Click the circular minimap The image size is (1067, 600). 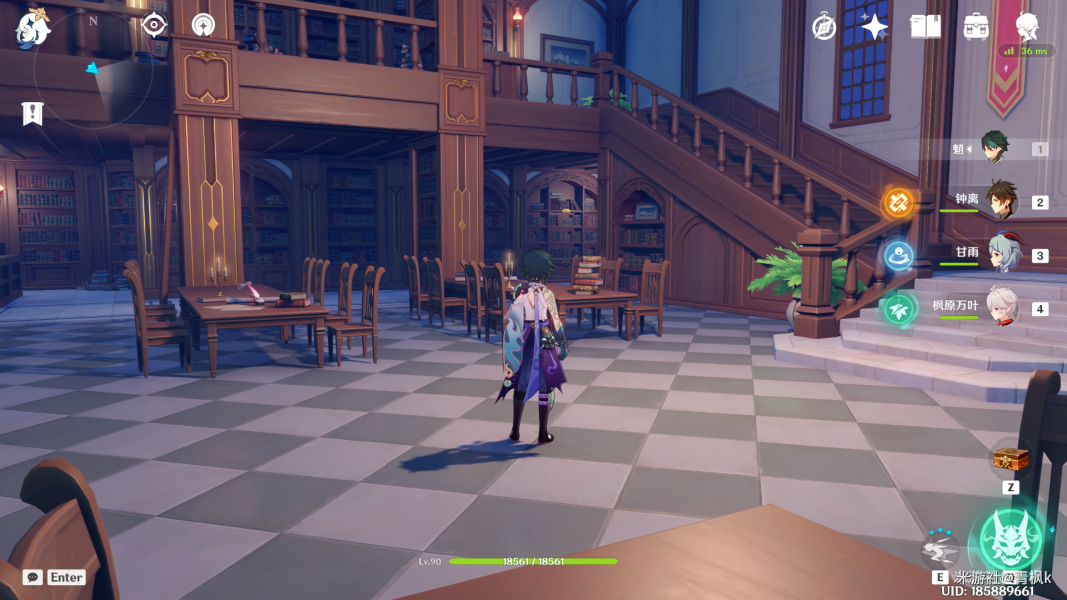[x=93, y=67]
